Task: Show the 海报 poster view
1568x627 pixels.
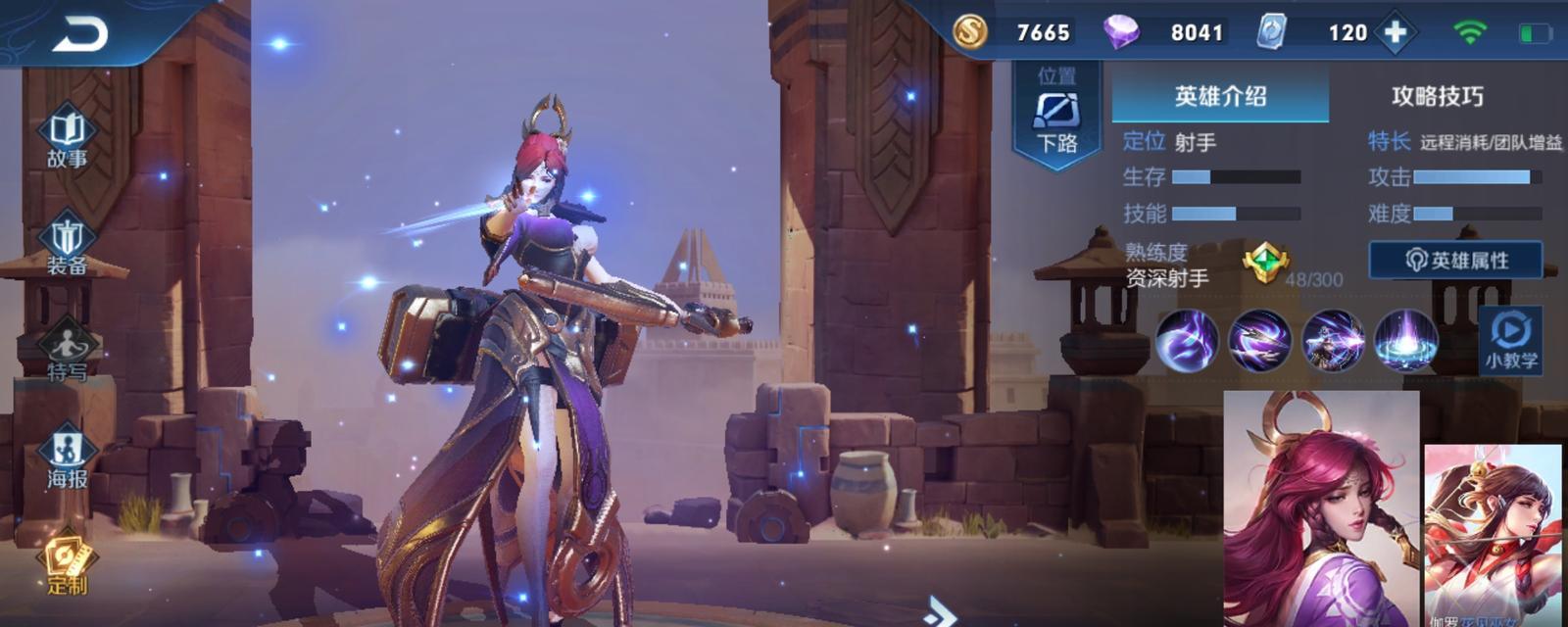Action: click(67, 458)
